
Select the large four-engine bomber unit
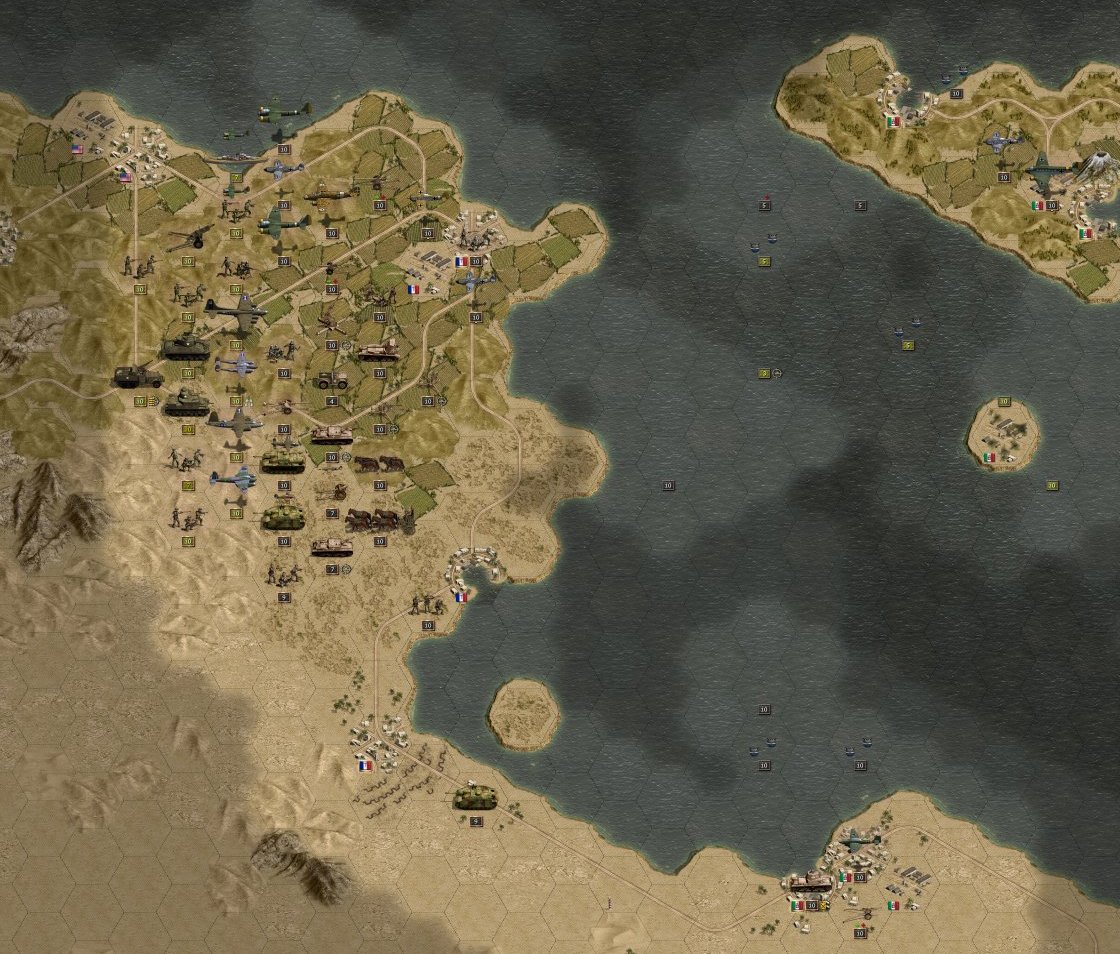[x=235, y=311]
